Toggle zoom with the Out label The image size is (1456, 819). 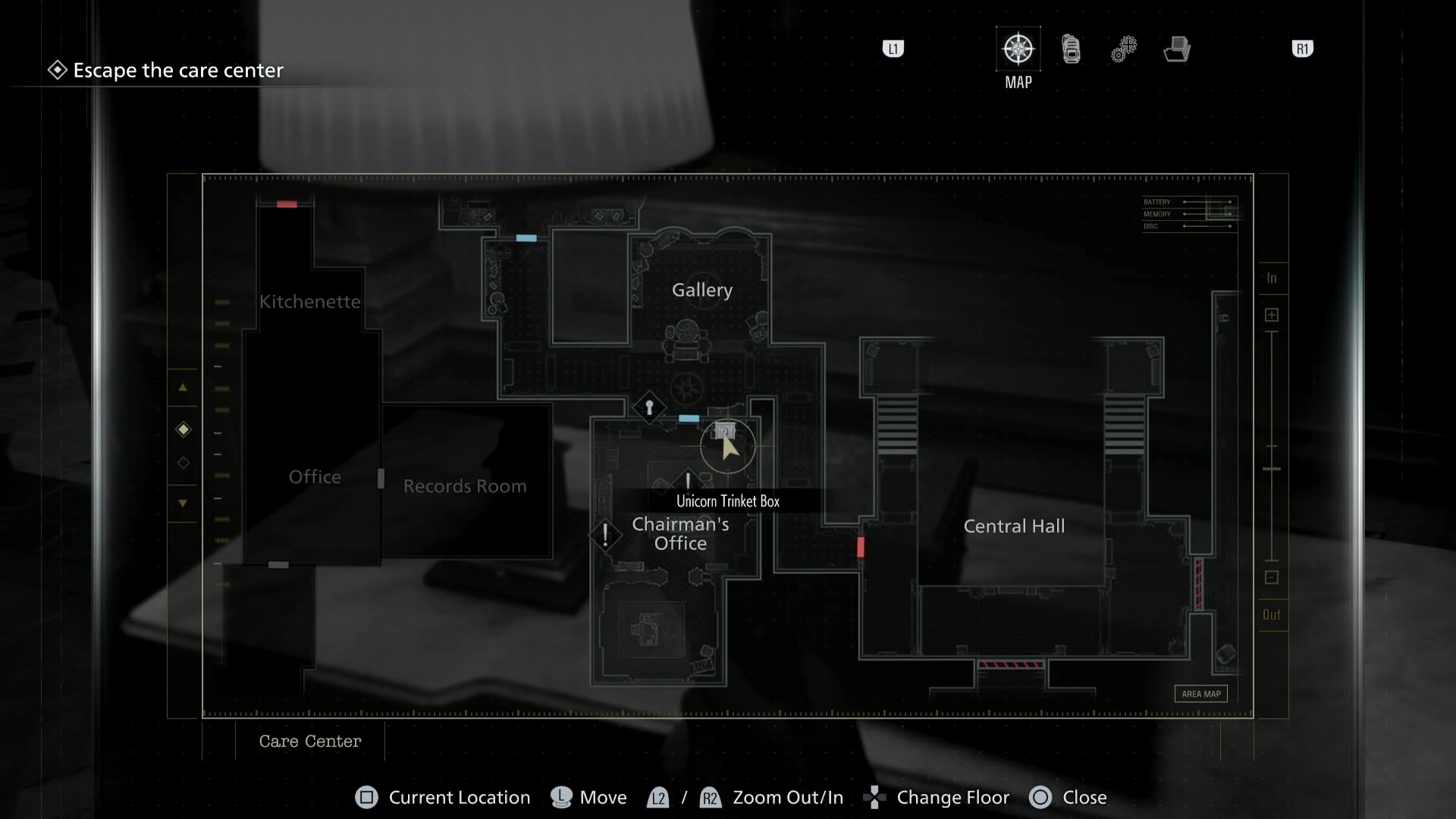point(1272,615)
